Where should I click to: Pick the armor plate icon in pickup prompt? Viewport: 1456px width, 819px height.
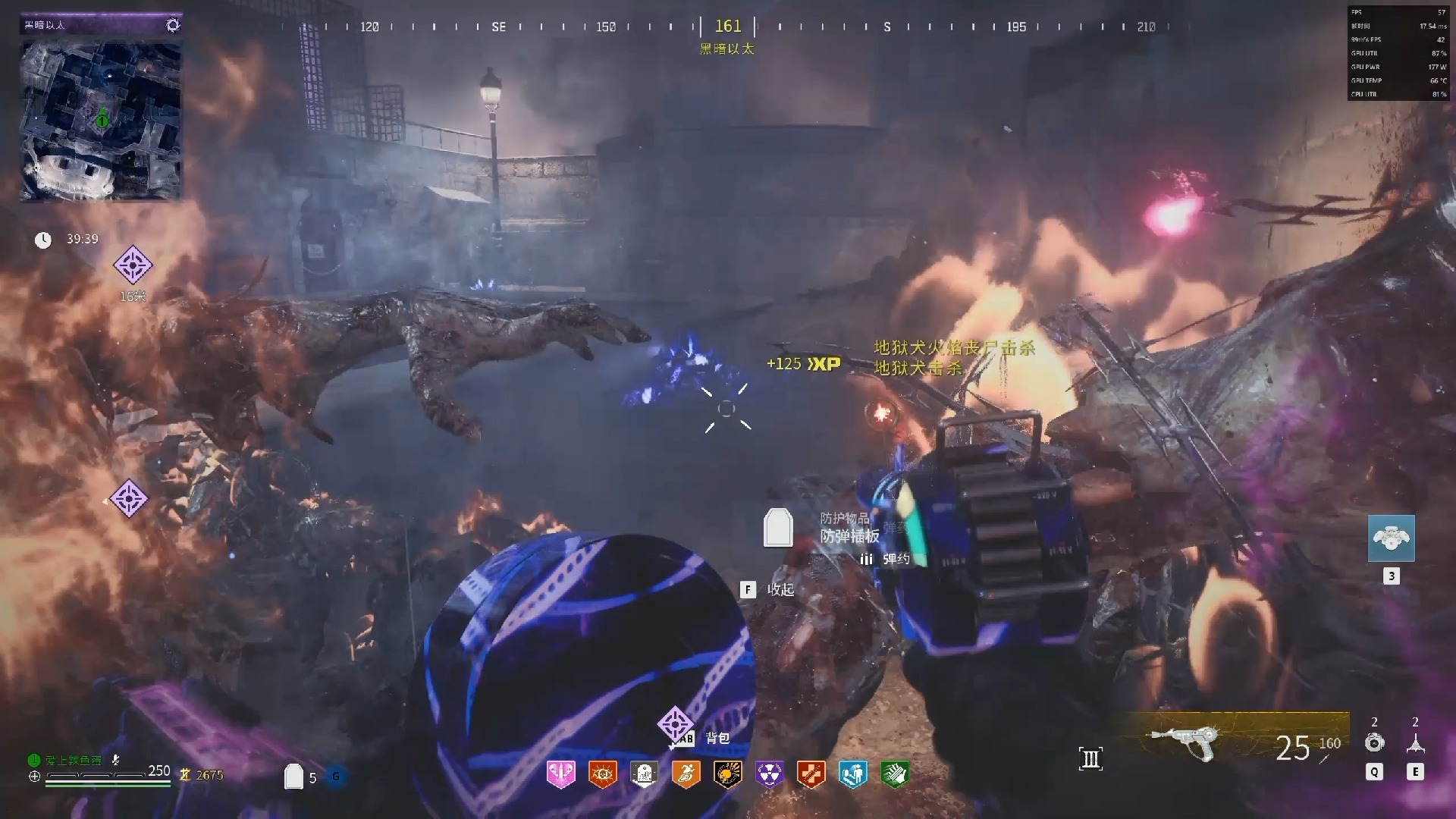coord(778,527)
